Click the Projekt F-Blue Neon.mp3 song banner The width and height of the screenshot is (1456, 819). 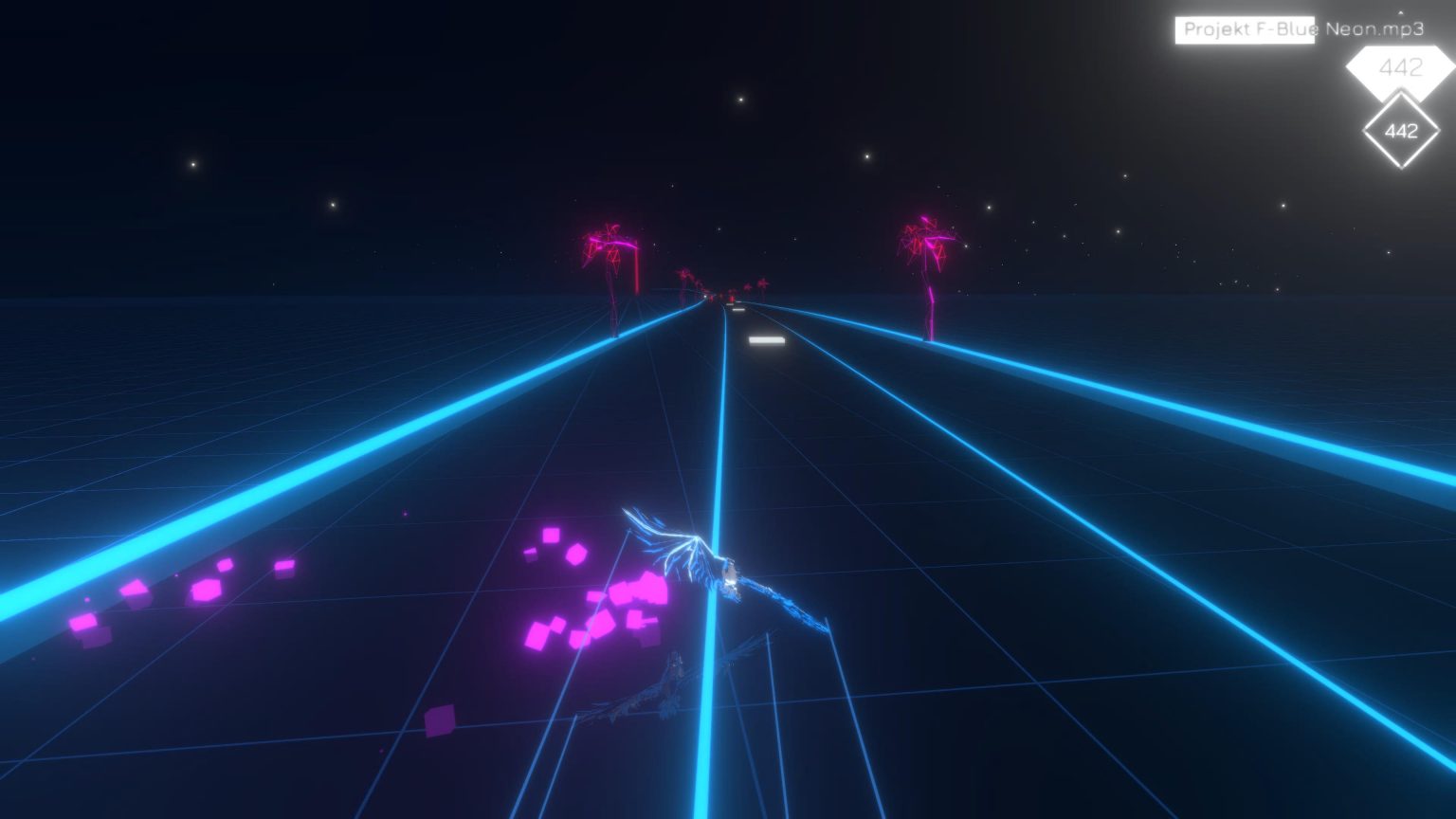(1298, 29)
